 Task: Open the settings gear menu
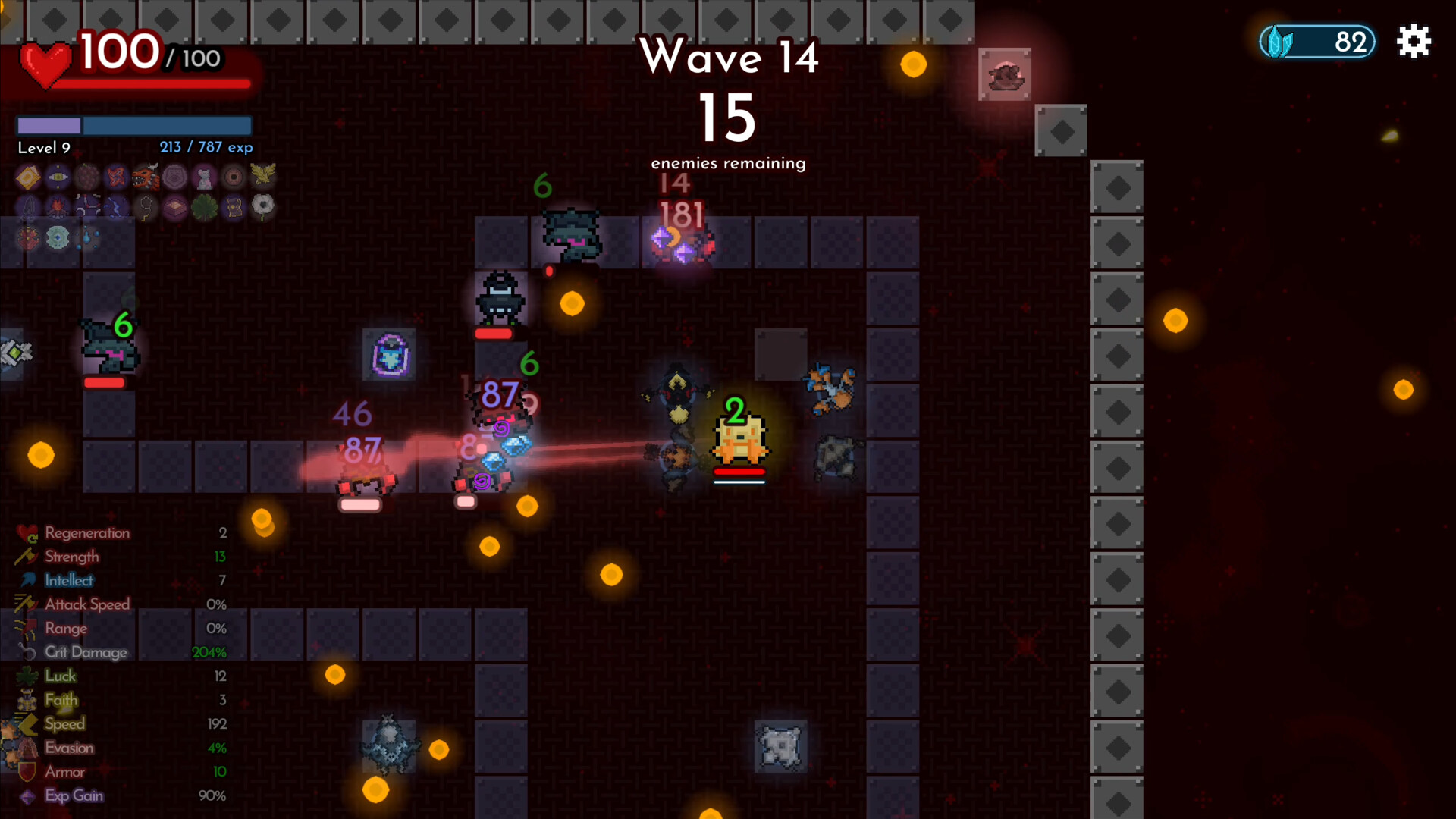tap(1414, 42)
